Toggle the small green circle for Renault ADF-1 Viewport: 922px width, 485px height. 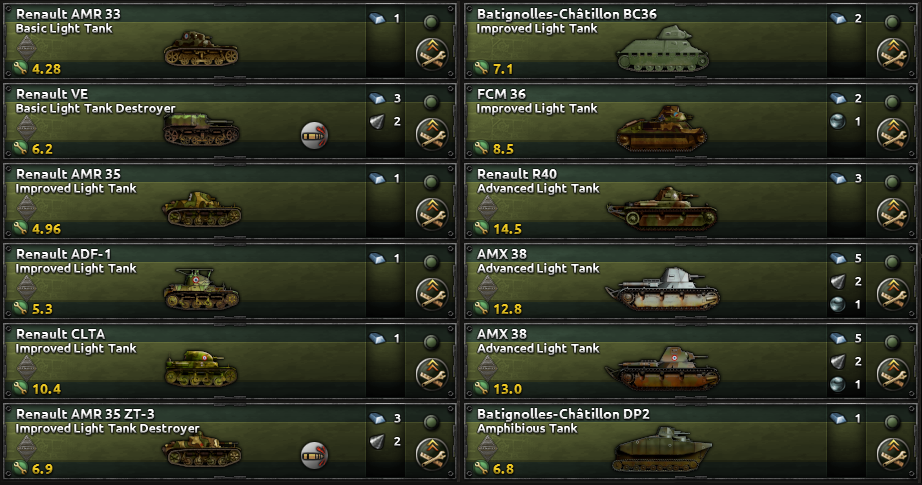coord(431,261)
